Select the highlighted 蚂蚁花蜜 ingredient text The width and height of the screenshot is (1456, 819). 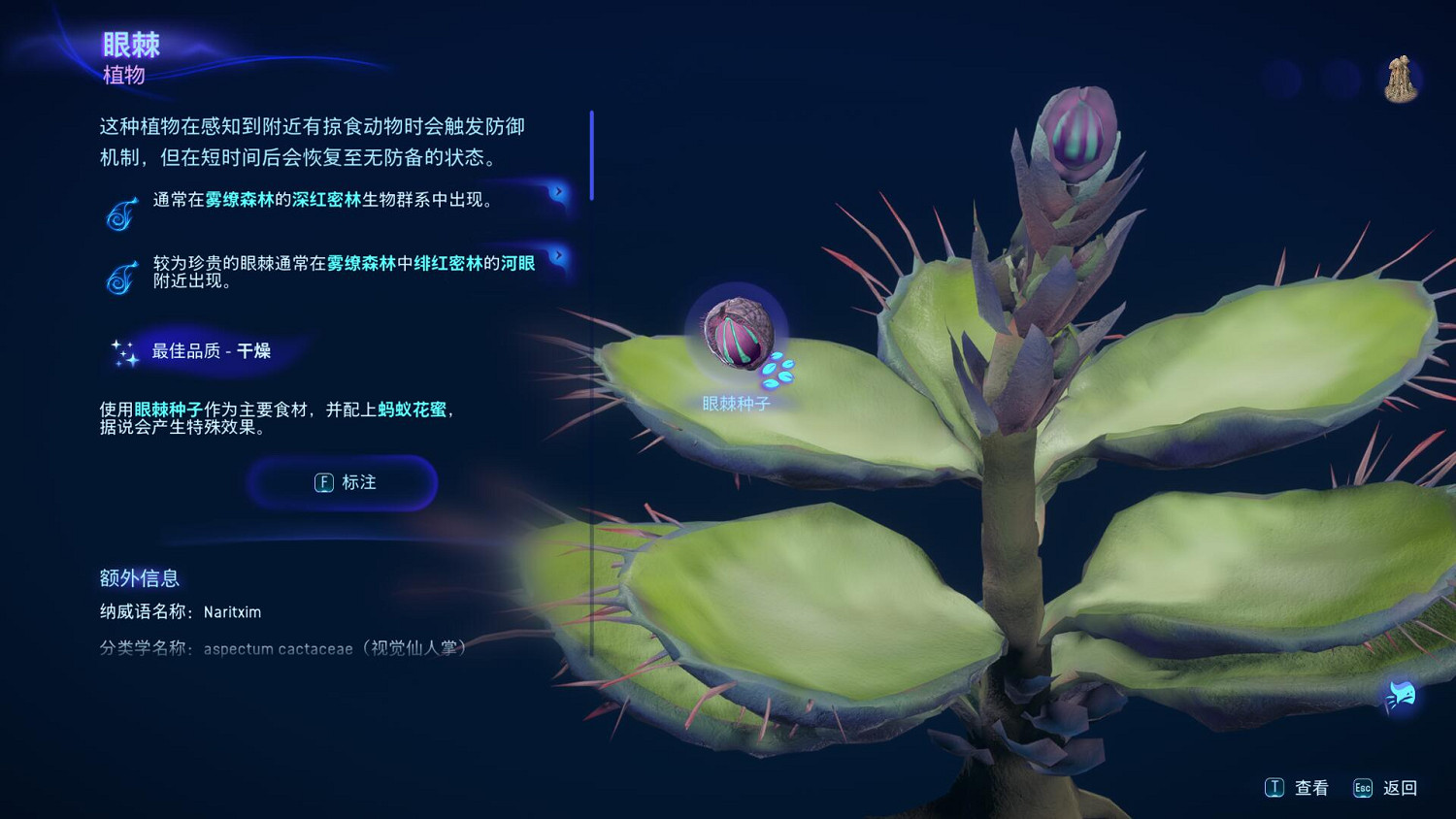(x=412, y=410)
